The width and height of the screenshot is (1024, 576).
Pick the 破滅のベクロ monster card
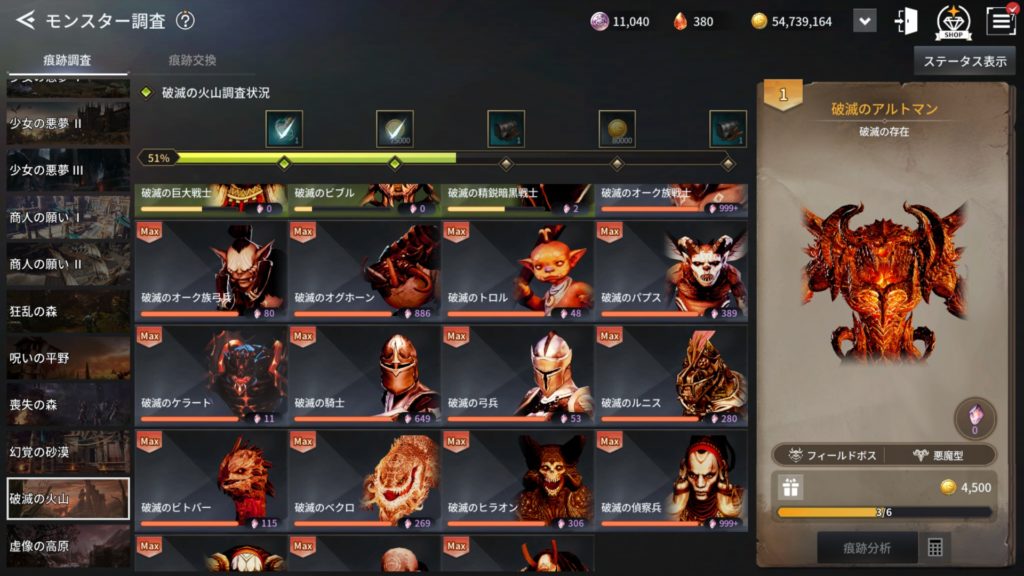364,481
